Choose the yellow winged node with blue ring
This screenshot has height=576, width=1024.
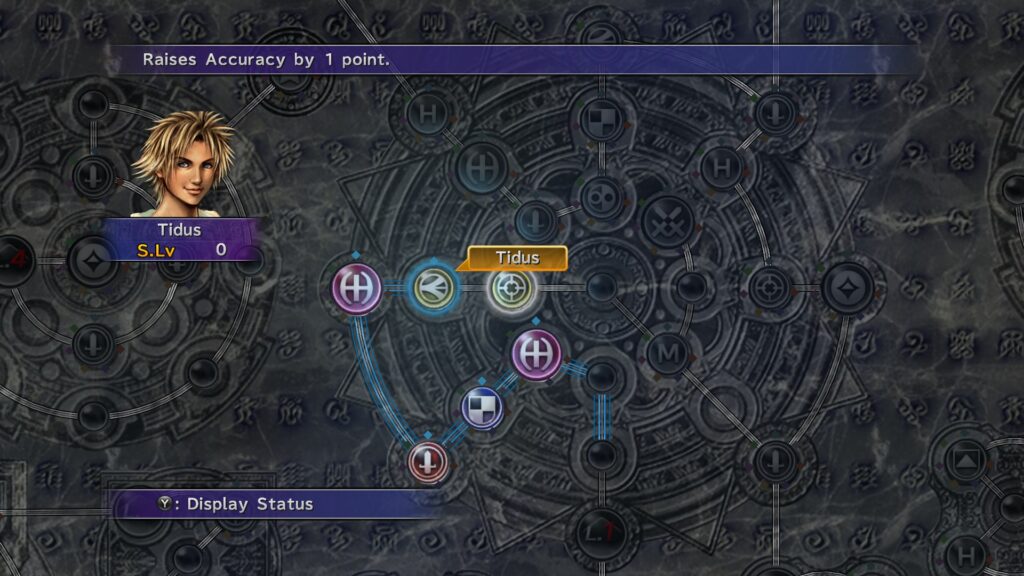[433, 289]
